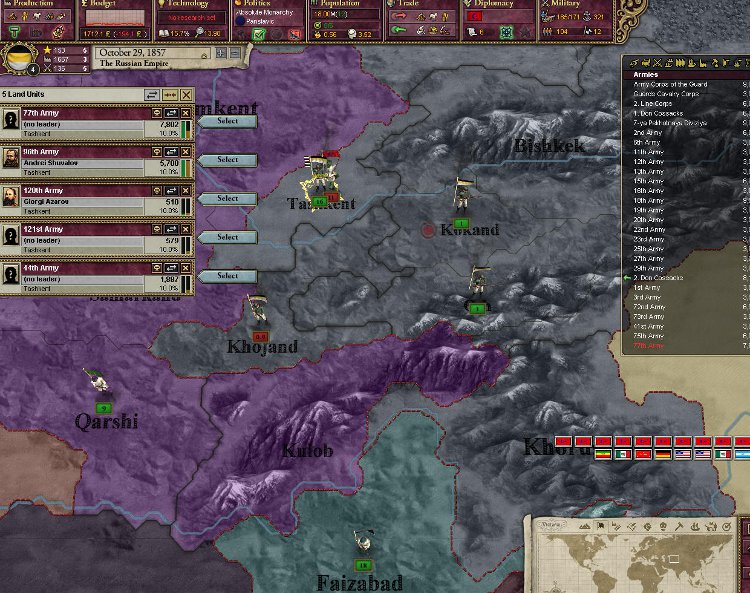Screen dimensions: 750x593
Task: Remove the 77th Army from selection
Action: [186, 114]
